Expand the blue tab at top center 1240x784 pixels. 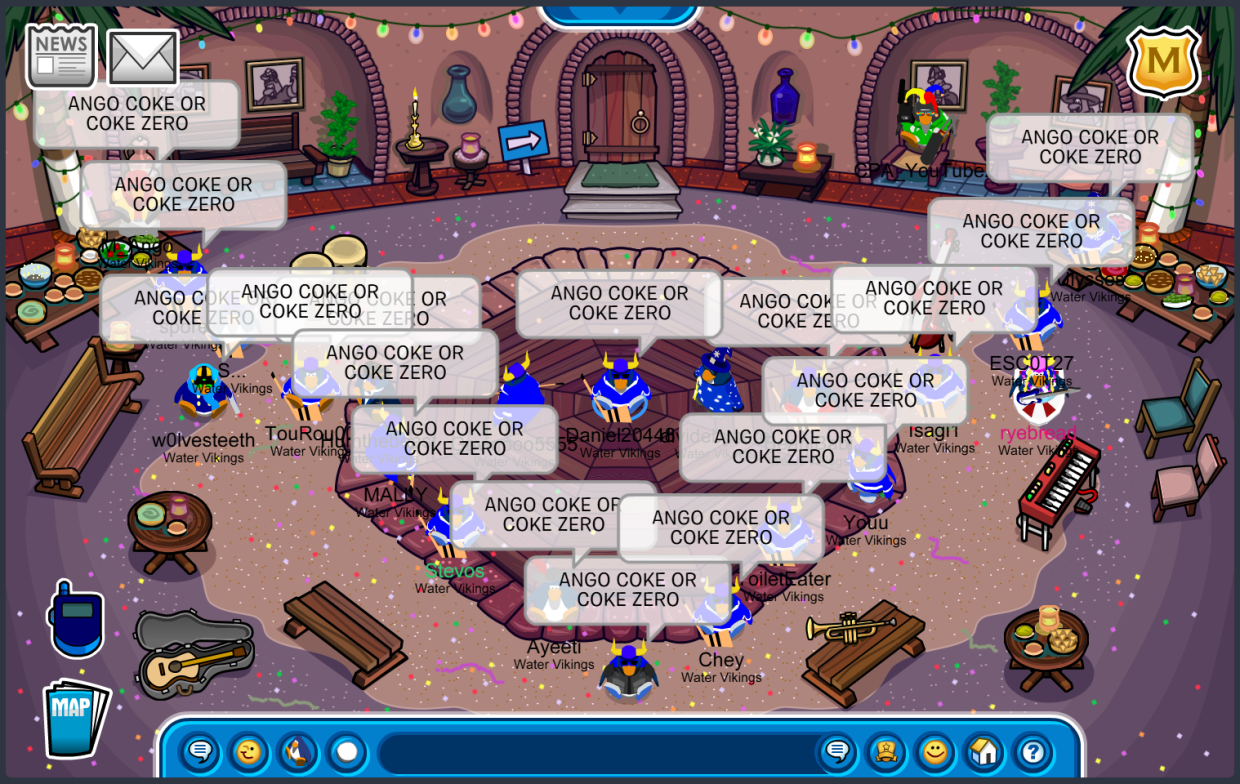tap(618, 12)
